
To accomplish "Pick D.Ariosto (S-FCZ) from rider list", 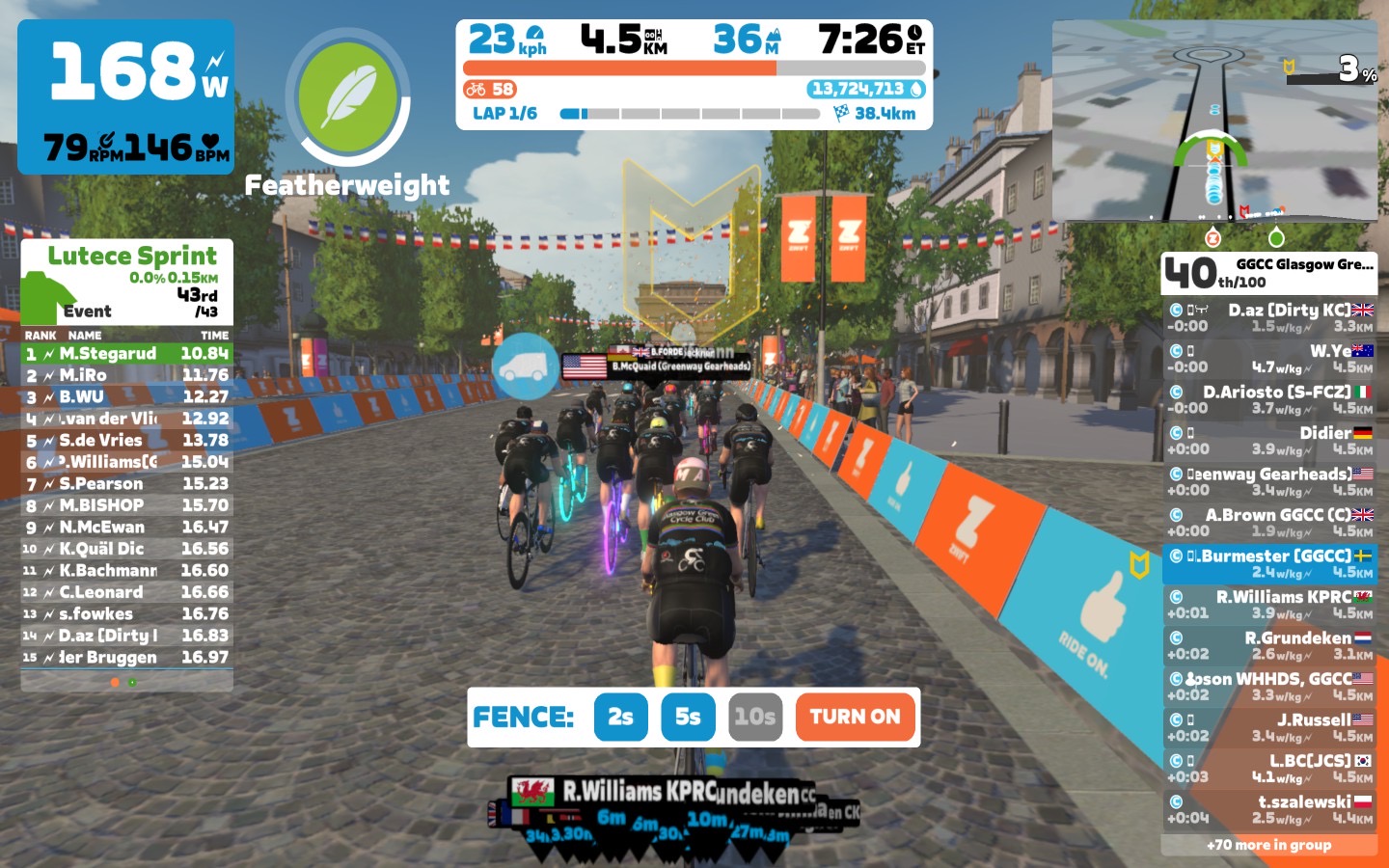I will (x=1268, y=399).
